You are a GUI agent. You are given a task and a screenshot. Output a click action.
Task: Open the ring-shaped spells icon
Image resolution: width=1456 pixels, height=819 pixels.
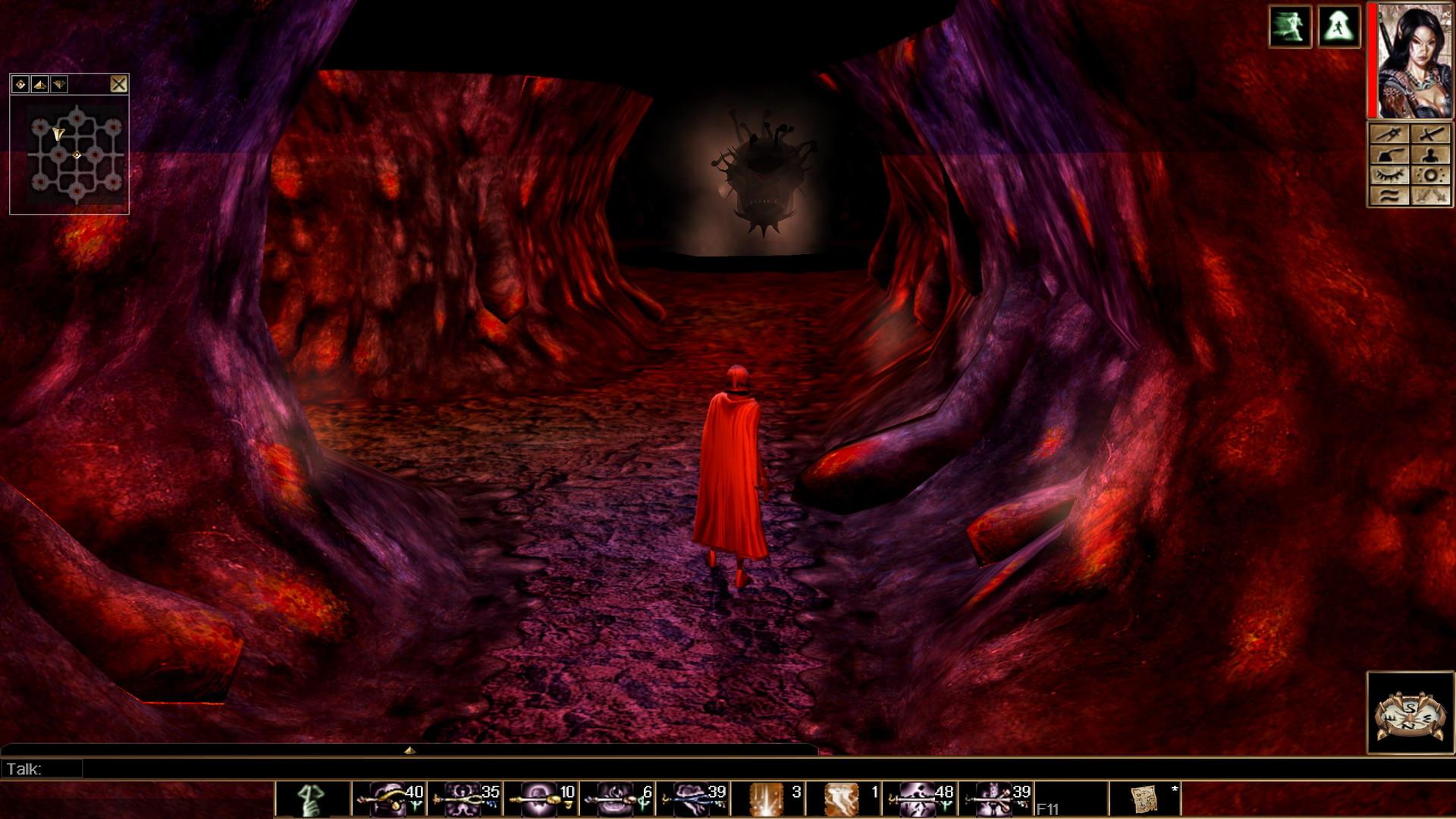click(x=1430, y=175)
